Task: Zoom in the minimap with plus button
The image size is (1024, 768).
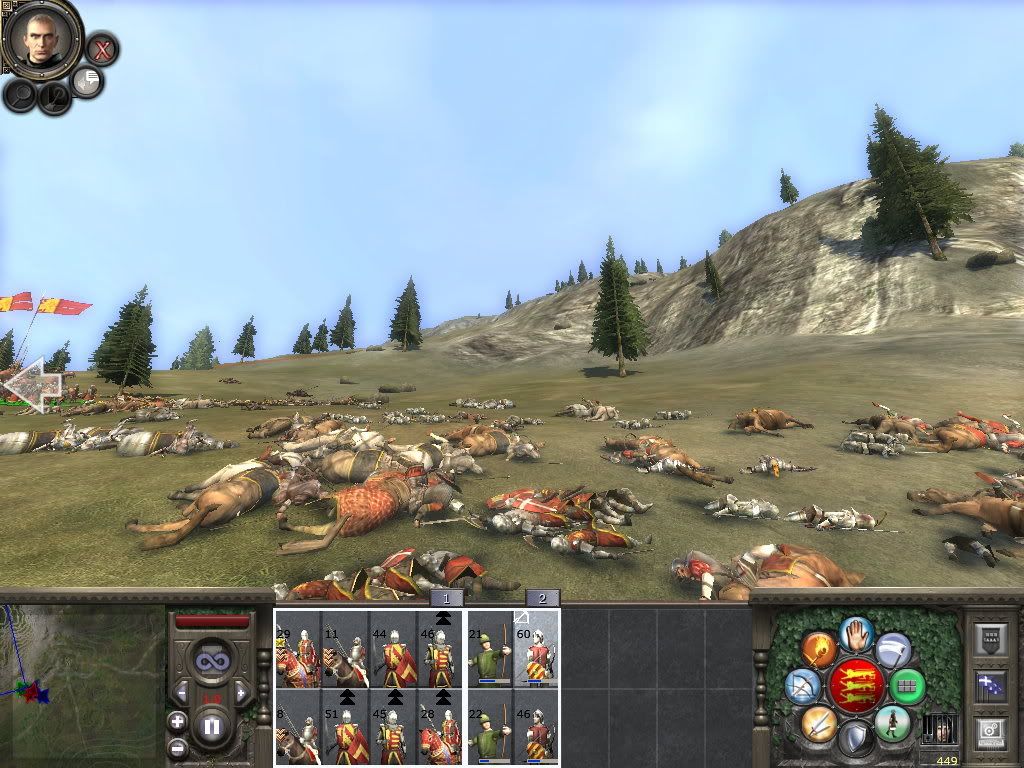Action: pos(177,721)
